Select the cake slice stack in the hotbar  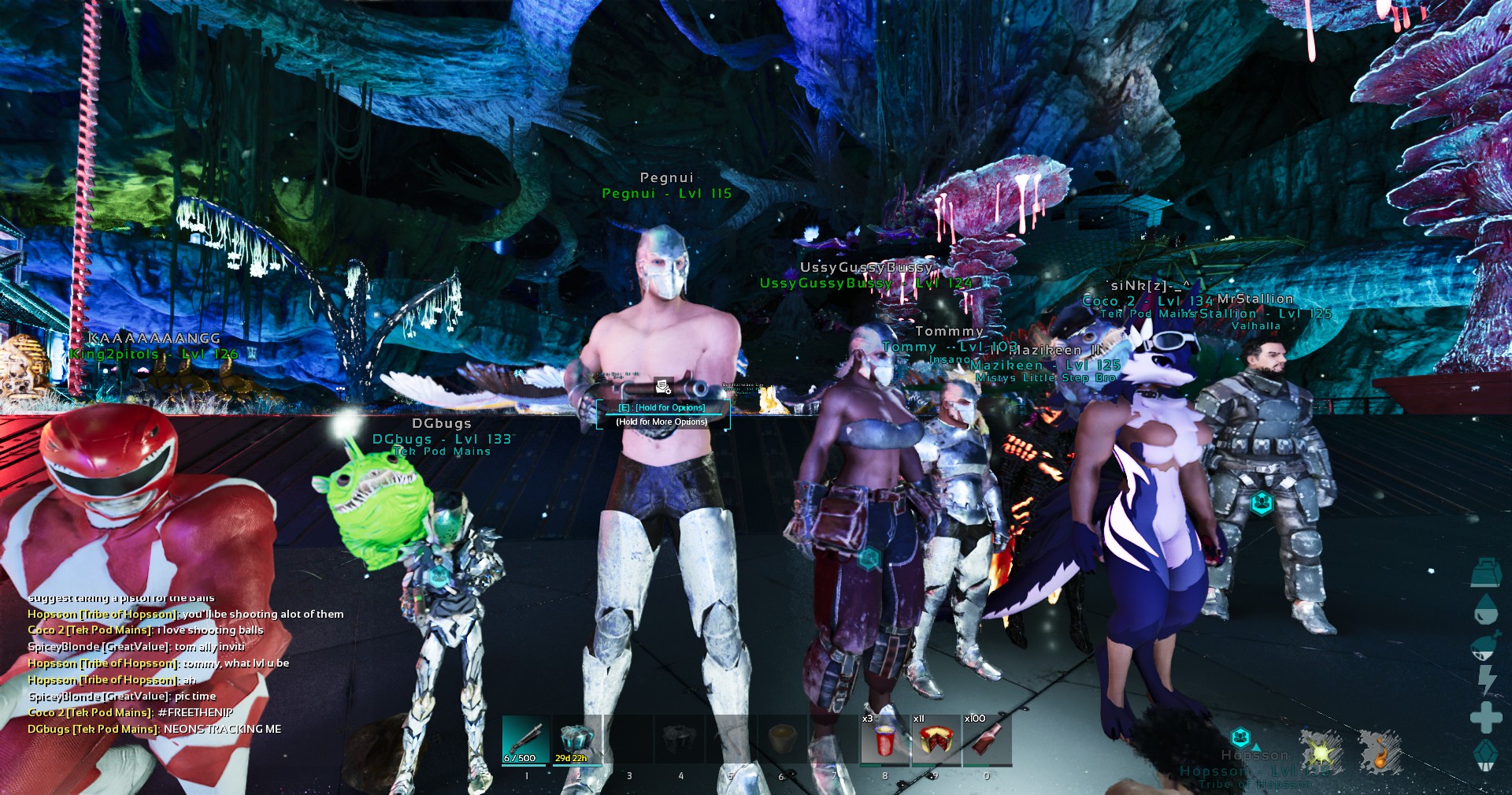pos(936,740)
